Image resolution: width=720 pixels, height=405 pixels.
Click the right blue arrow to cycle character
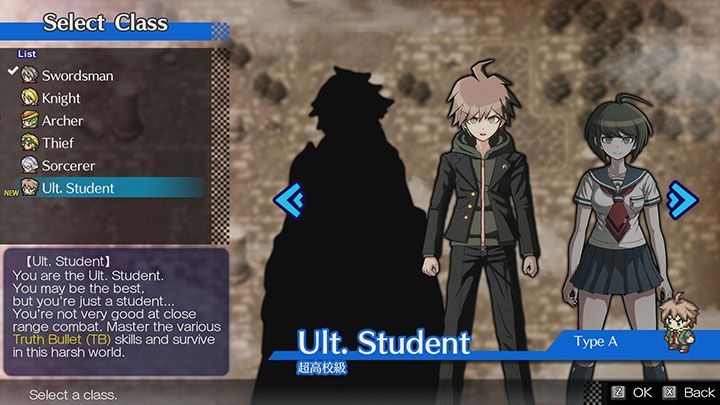pos(682,198)
